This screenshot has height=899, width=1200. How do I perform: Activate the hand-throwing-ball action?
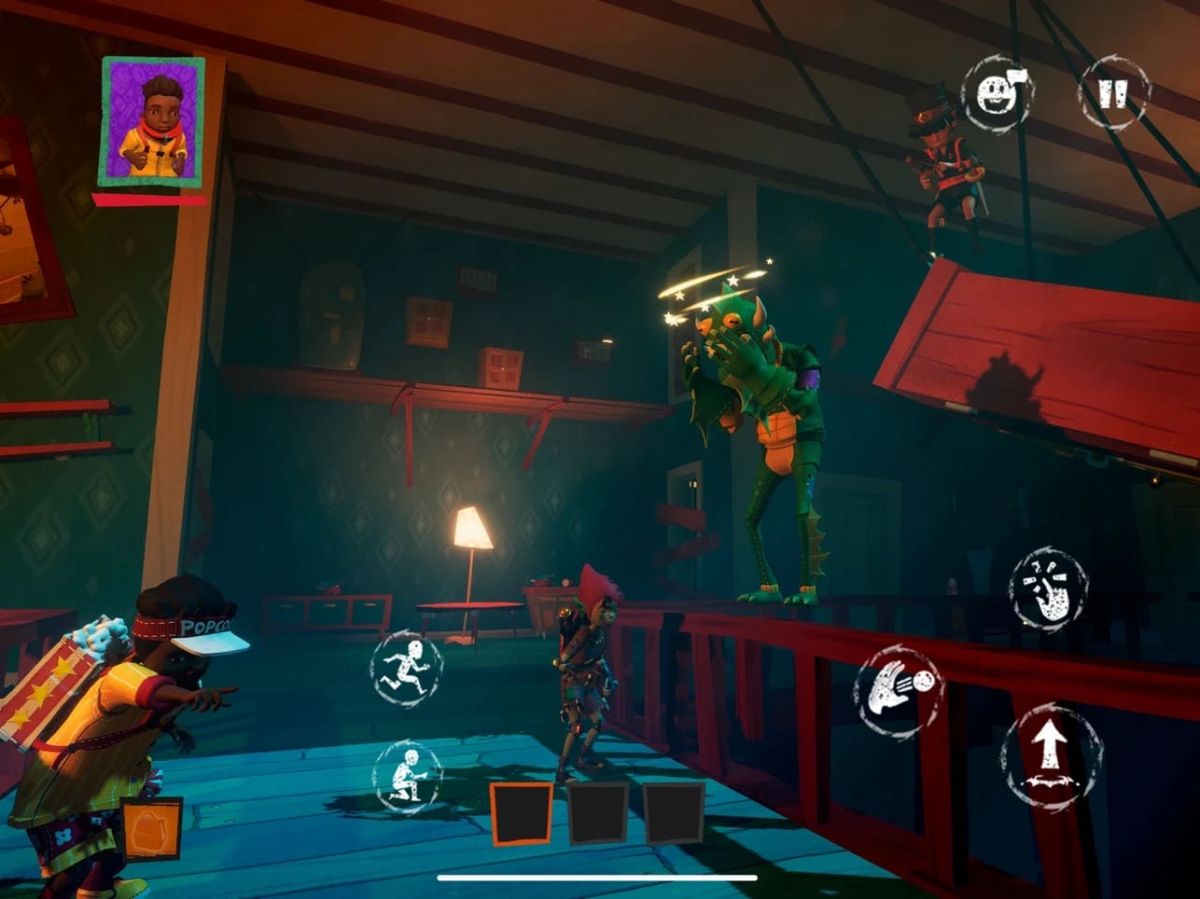click(x=898, y=692)
